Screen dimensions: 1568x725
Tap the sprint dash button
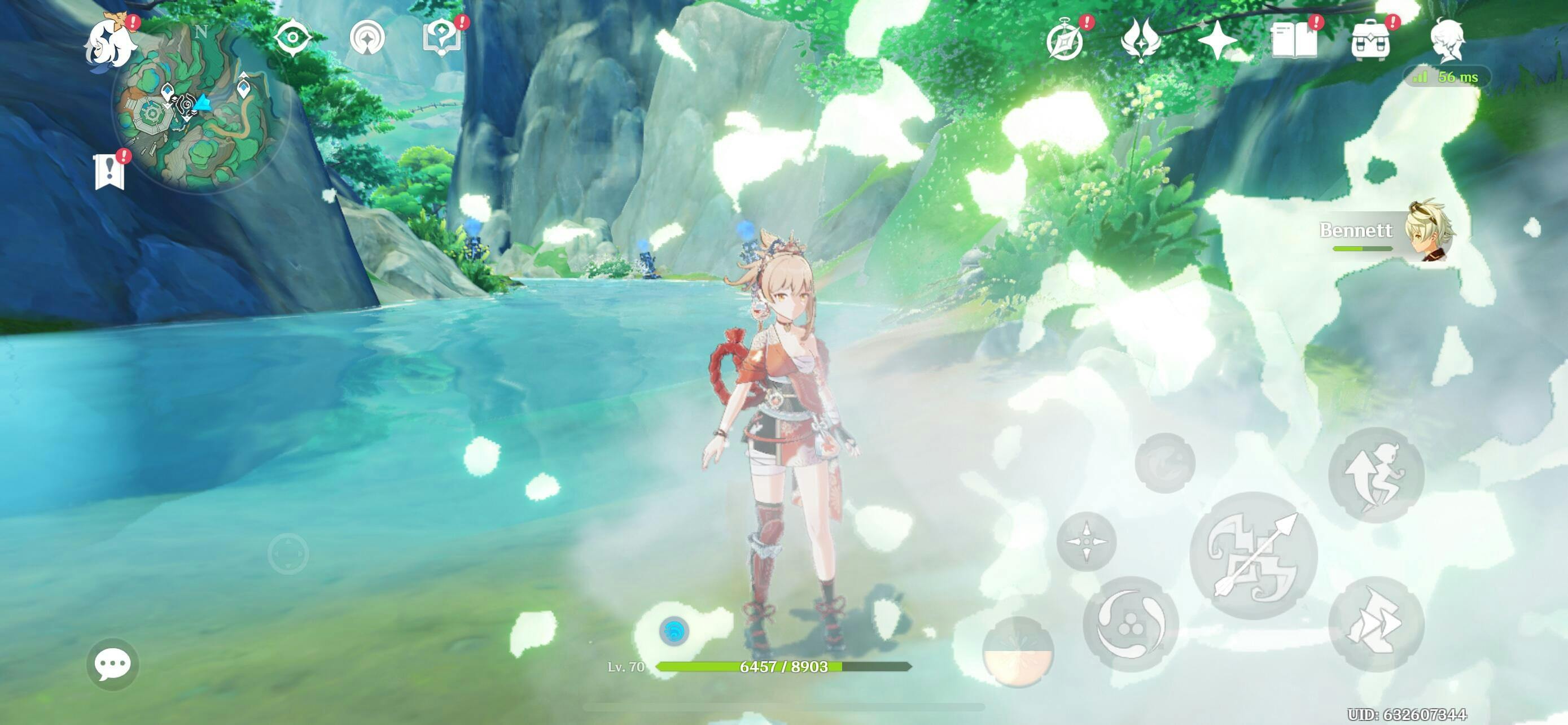click(1376, 624)
